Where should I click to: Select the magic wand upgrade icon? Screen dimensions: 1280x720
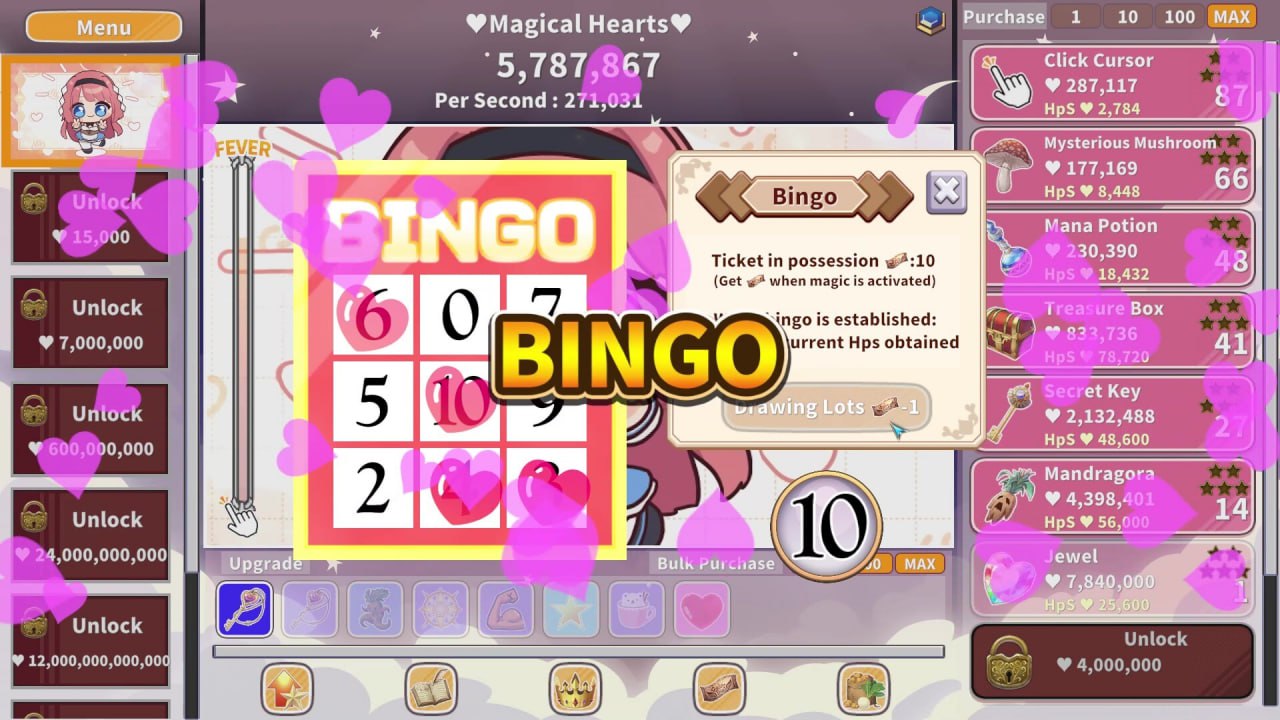point(244,609)
